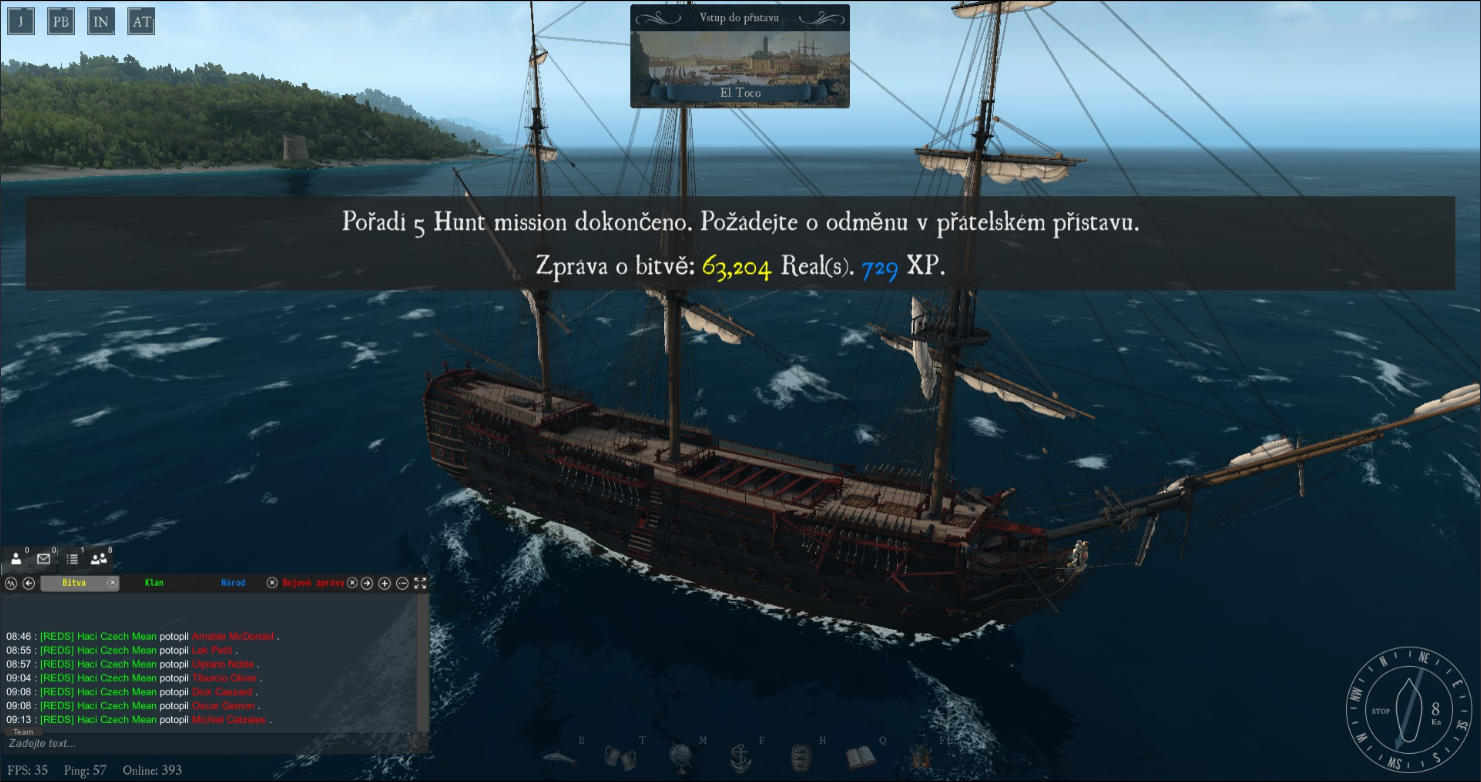
Task: Open the anchor icon in bottom bar
Action: click(739, 757)
